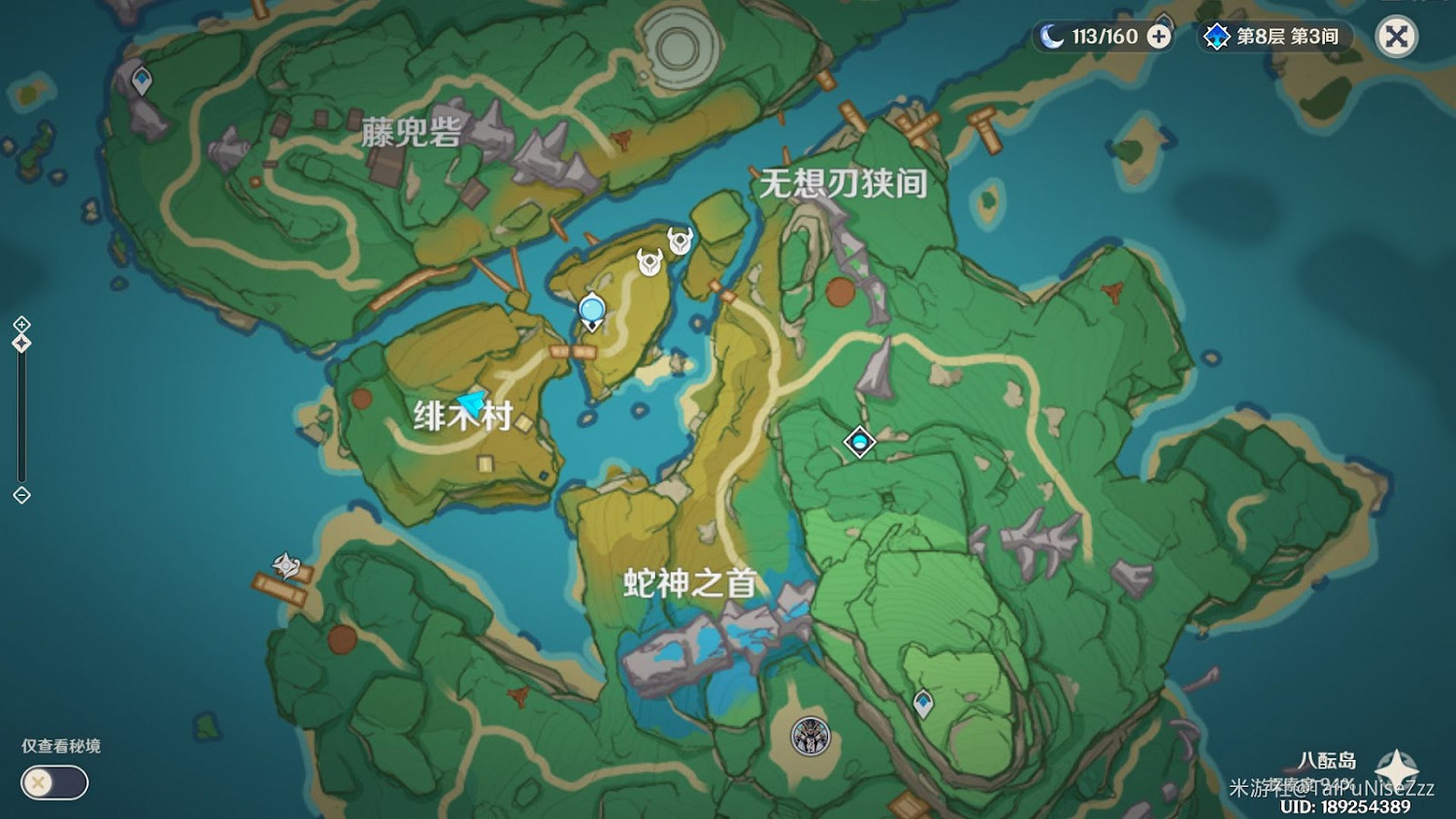
Task: Open the 第8层 第3间 abyss indicator
Action: (x=1272, y=37)
